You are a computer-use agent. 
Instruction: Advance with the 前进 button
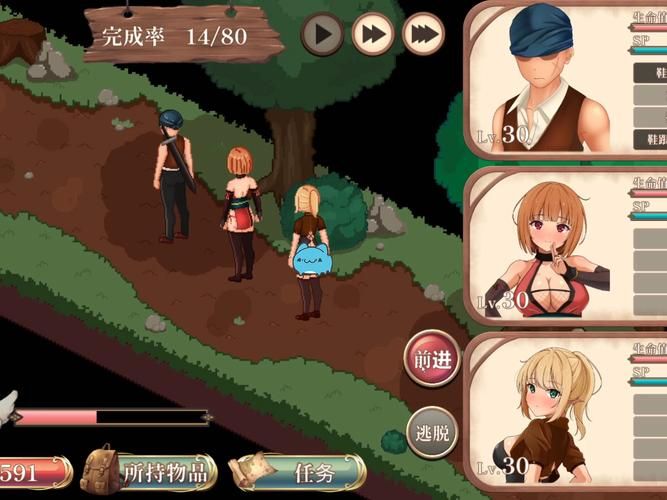(x=432, y=359)
